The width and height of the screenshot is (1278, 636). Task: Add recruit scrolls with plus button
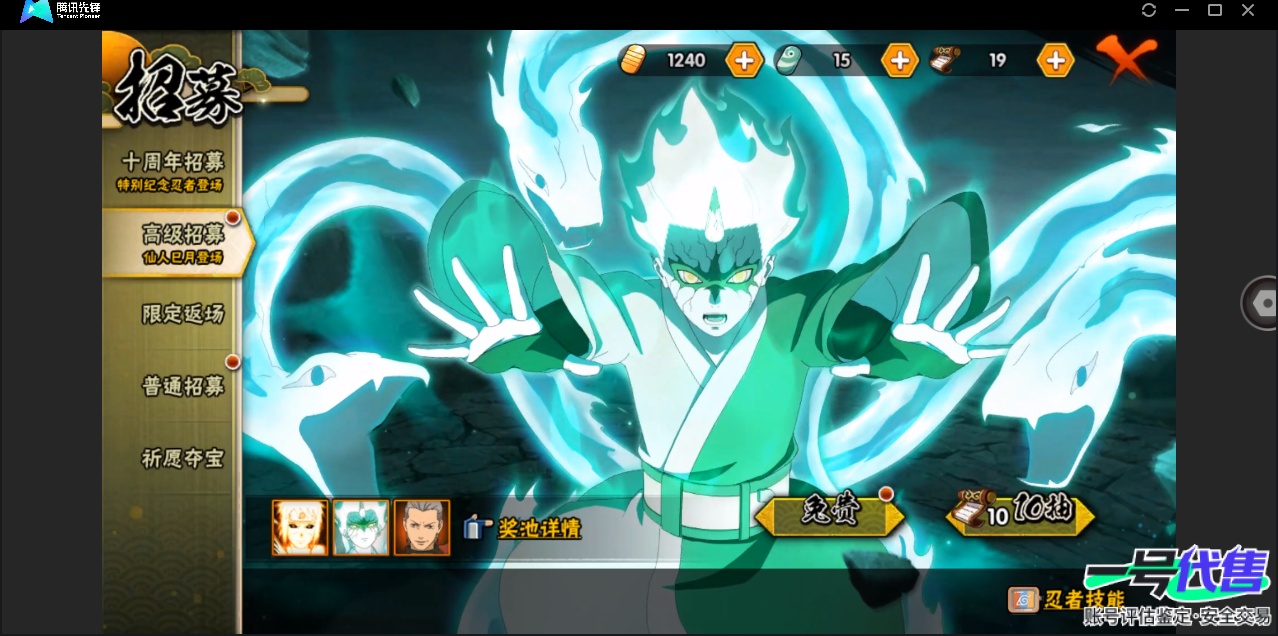point(1055,60)
